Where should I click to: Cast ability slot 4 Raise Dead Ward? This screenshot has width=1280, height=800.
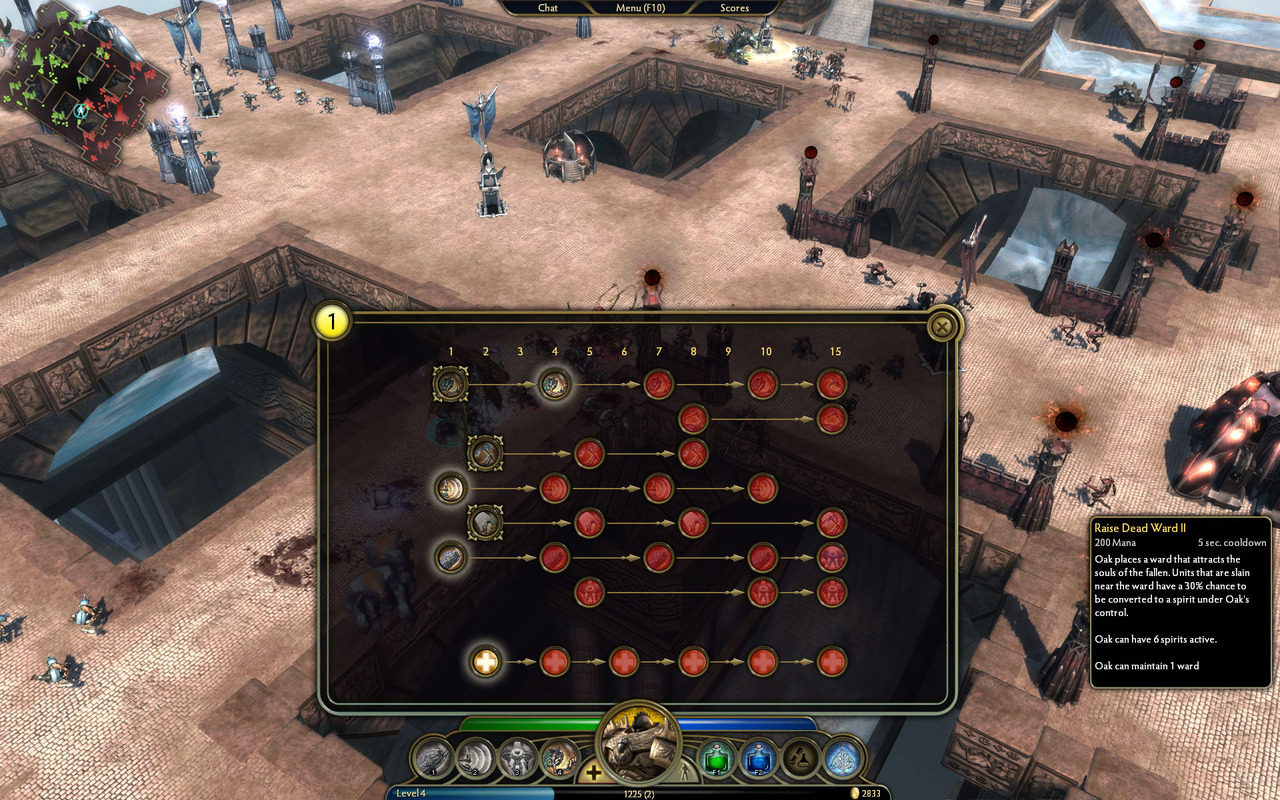tap(559, 757)
